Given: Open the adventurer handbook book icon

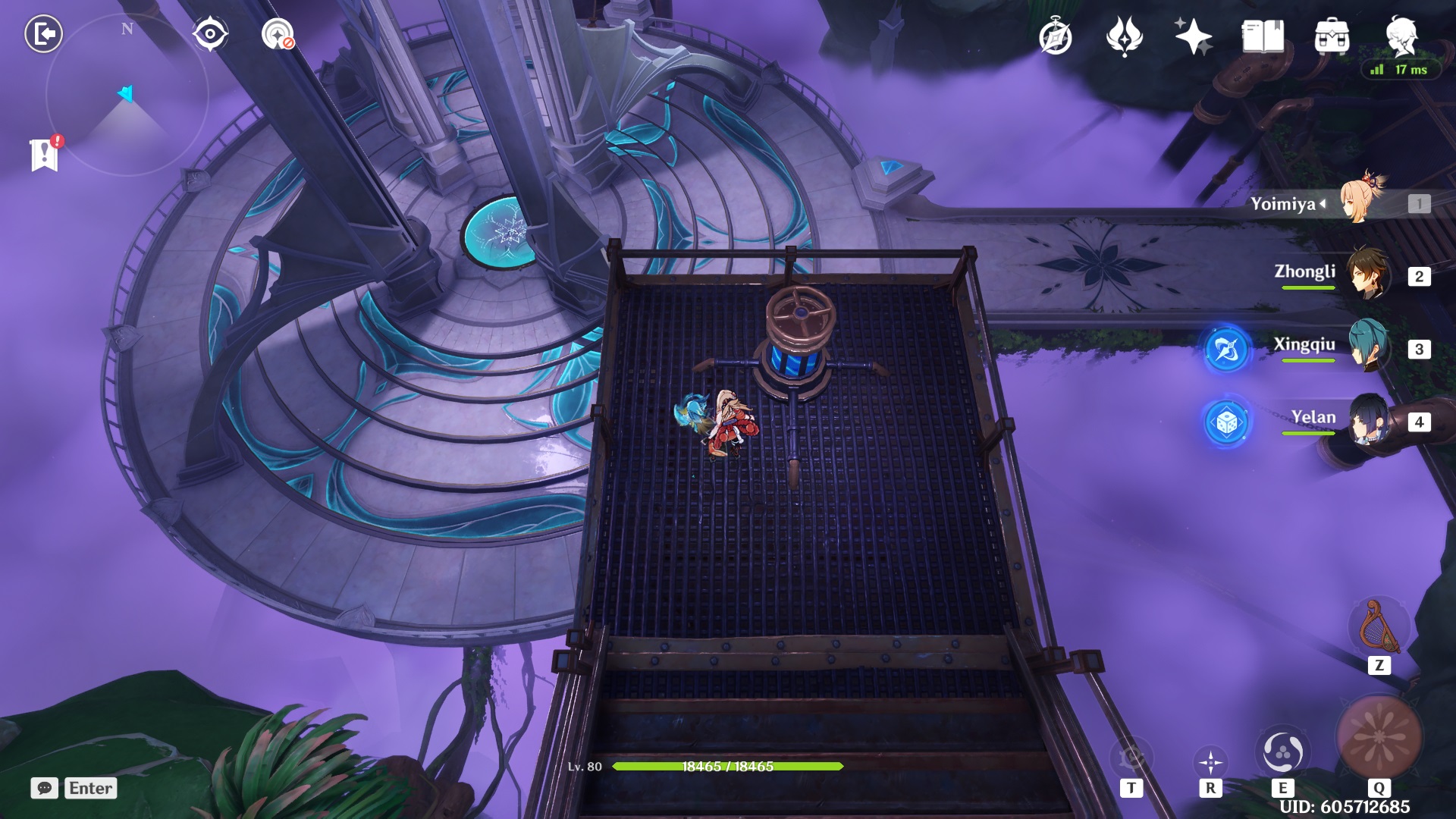Looking at the screenshot, I should point(1262,36).
